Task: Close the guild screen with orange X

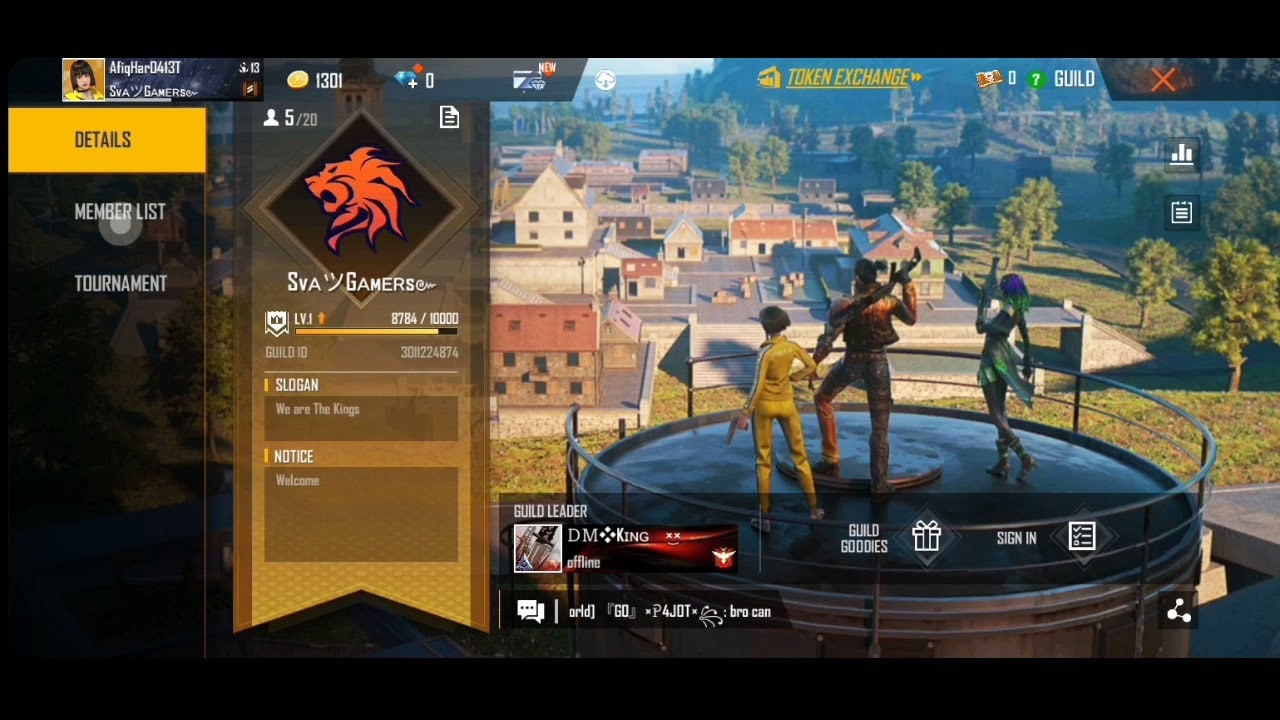Action: click(1162, 80)
